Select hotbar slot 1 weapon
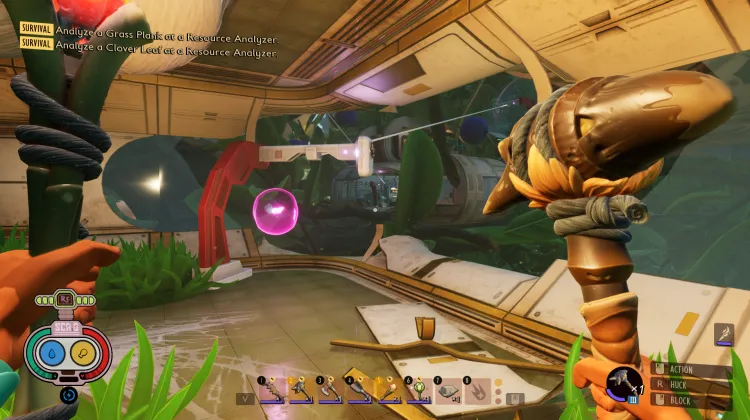Image resolution: width=750 pixels, height=420 pixels. click(272, 388)
